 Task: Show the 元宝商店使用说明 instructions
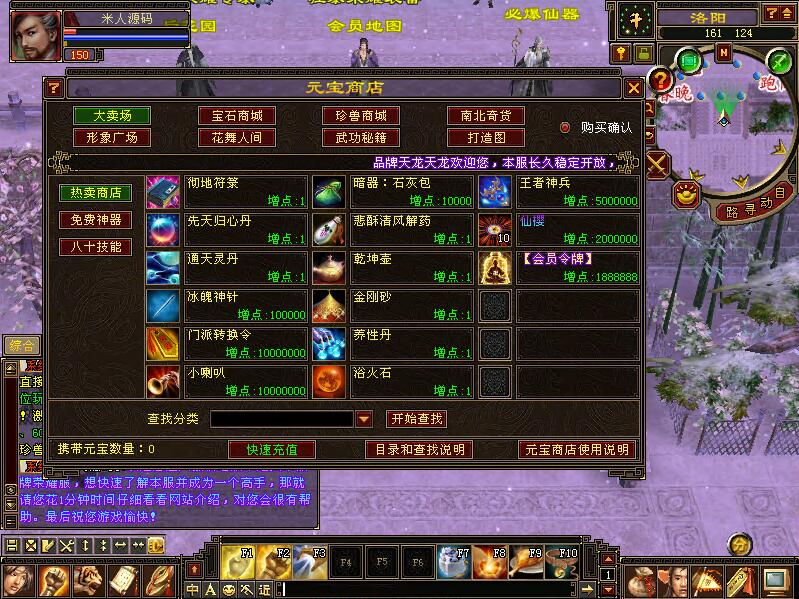[x=577, y=450]
